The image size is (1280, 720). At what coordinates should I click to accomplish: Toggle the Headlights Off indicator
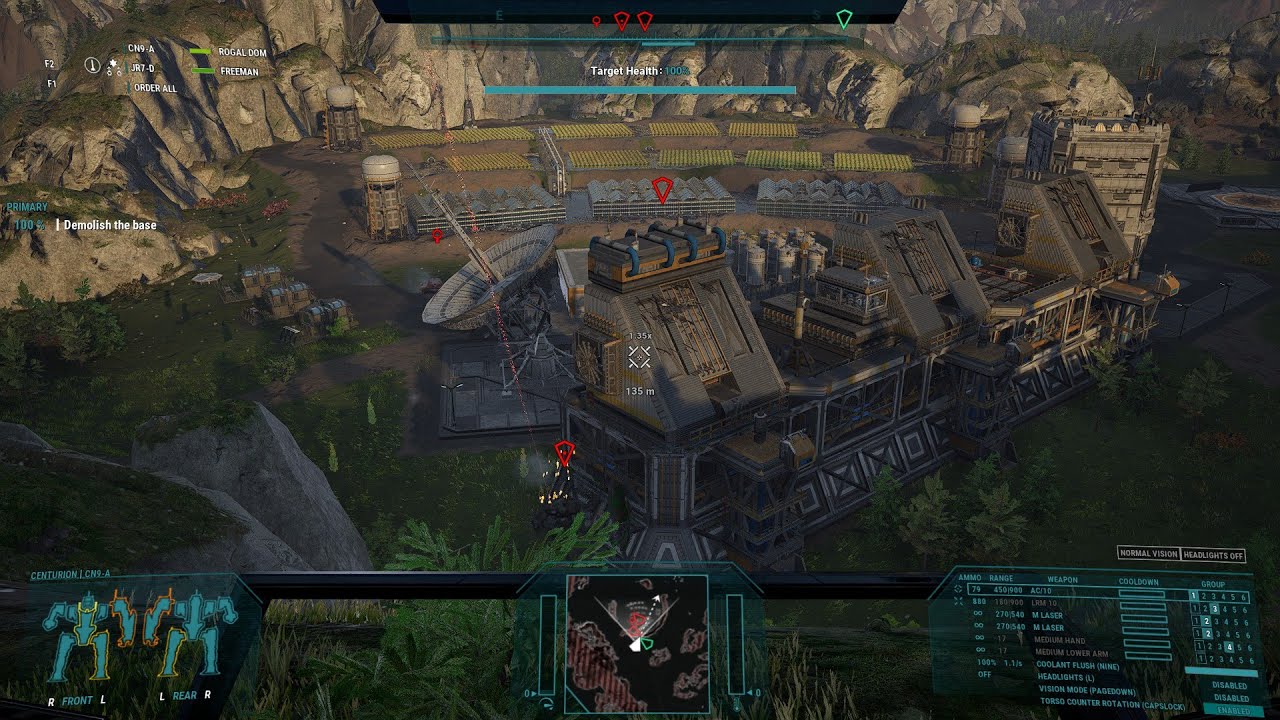point(1213,555)
